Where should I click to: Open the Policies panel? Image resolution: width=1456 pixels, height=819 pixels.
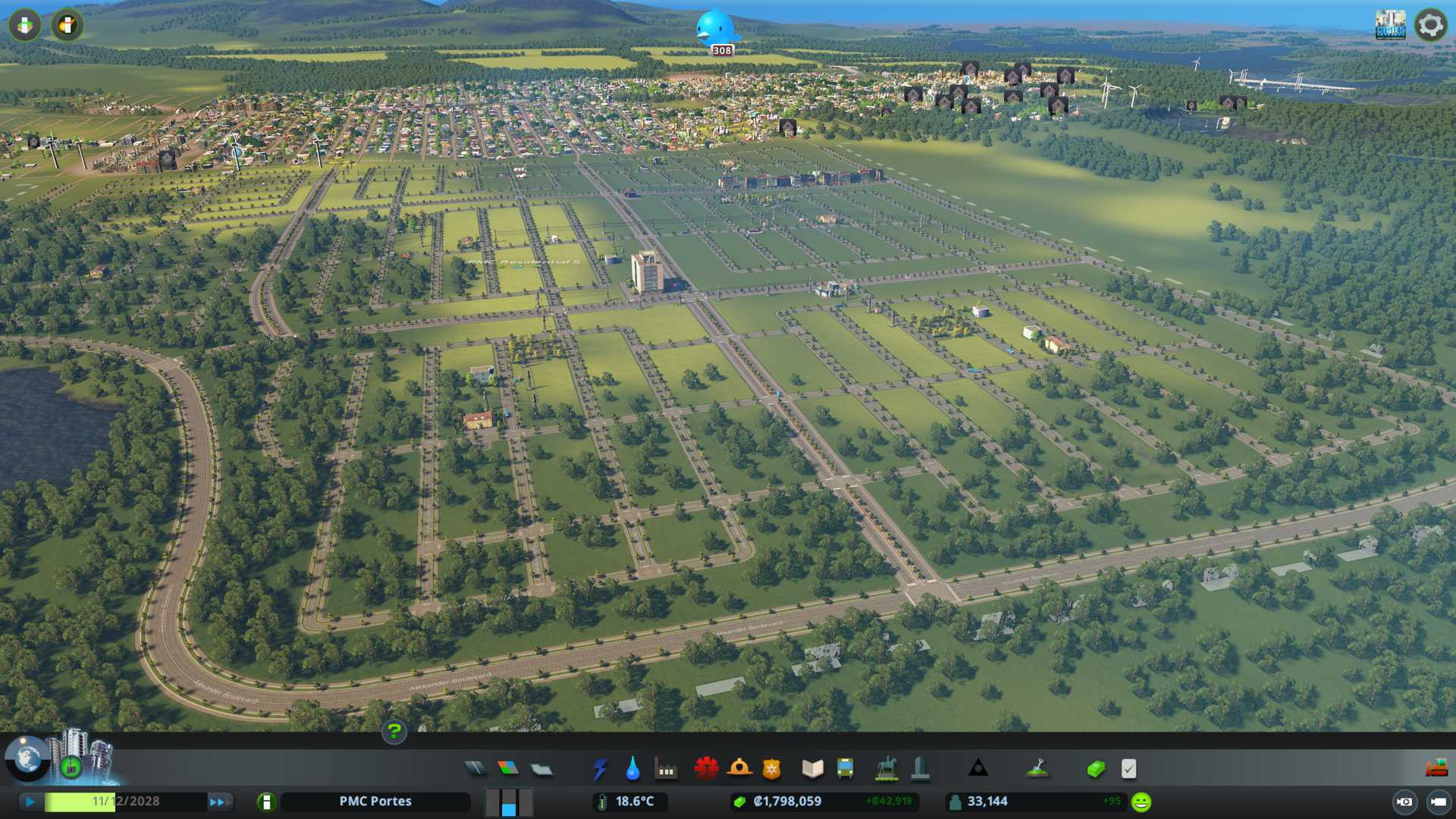tap(1128, 769)
